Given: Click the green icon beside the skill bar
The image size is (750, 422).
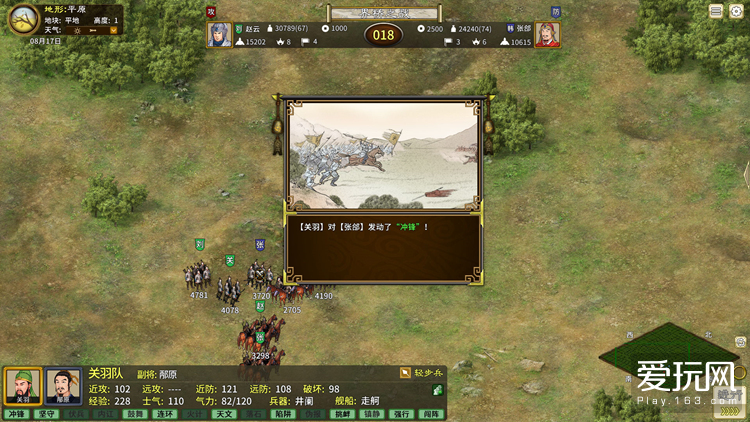Looking at the screenshot, I should [438, 390].
